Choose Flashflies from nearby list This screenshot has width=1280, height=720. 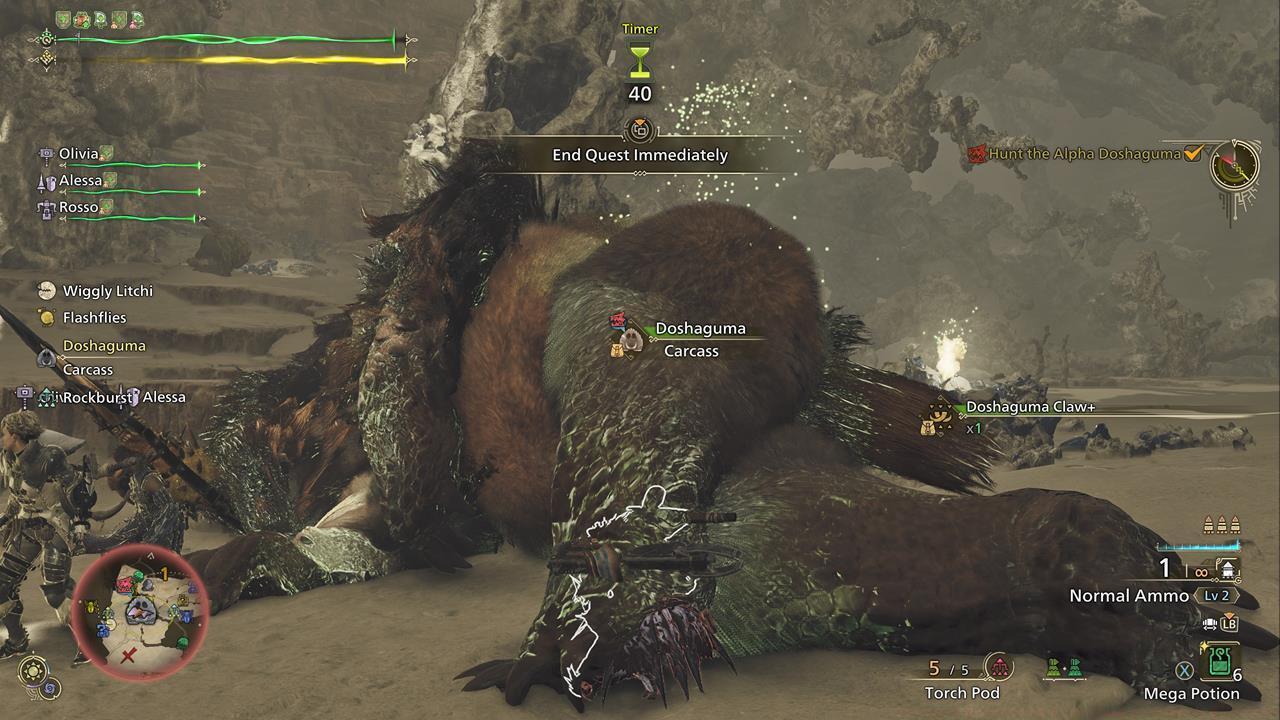(x=94, y=318)
